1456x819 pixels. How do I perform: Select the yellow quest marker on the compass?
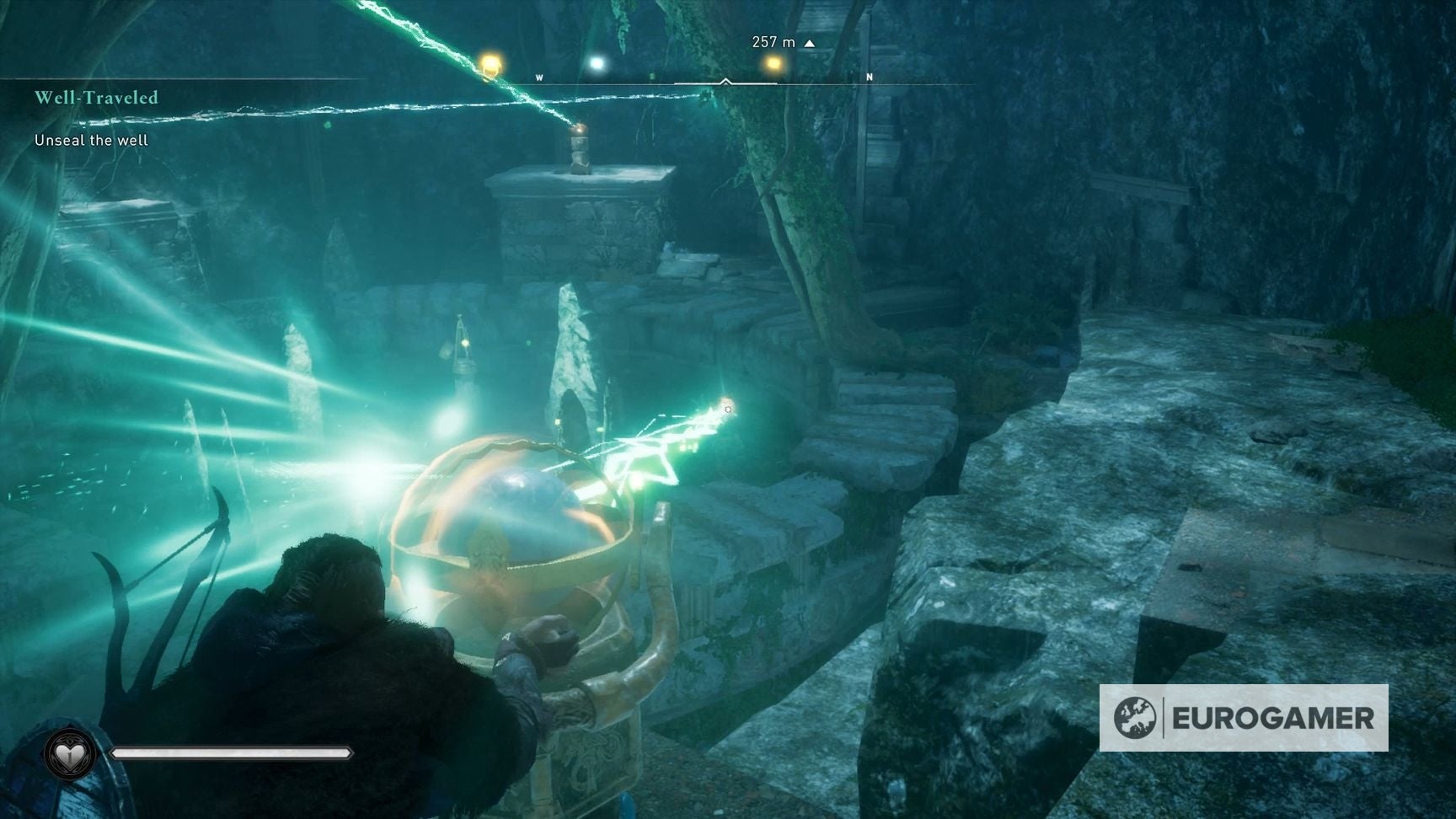pos(773,62)
